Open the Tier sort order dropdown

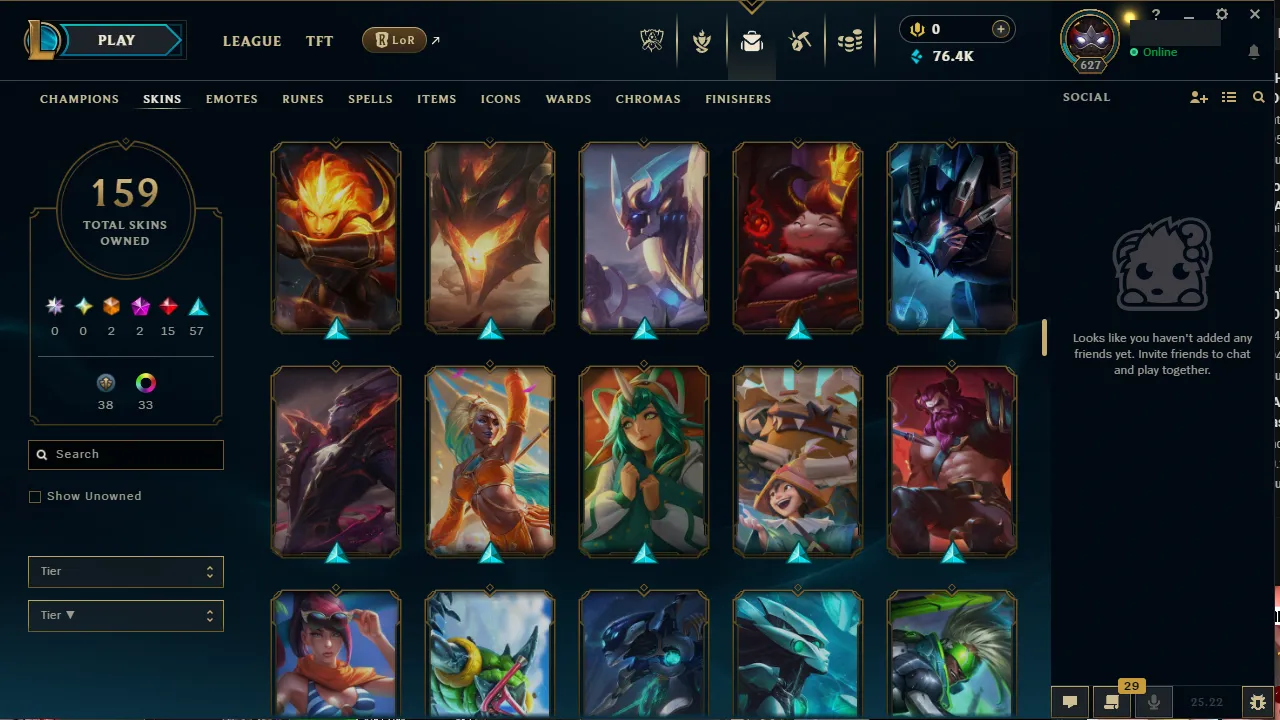[x=125, y=615]
